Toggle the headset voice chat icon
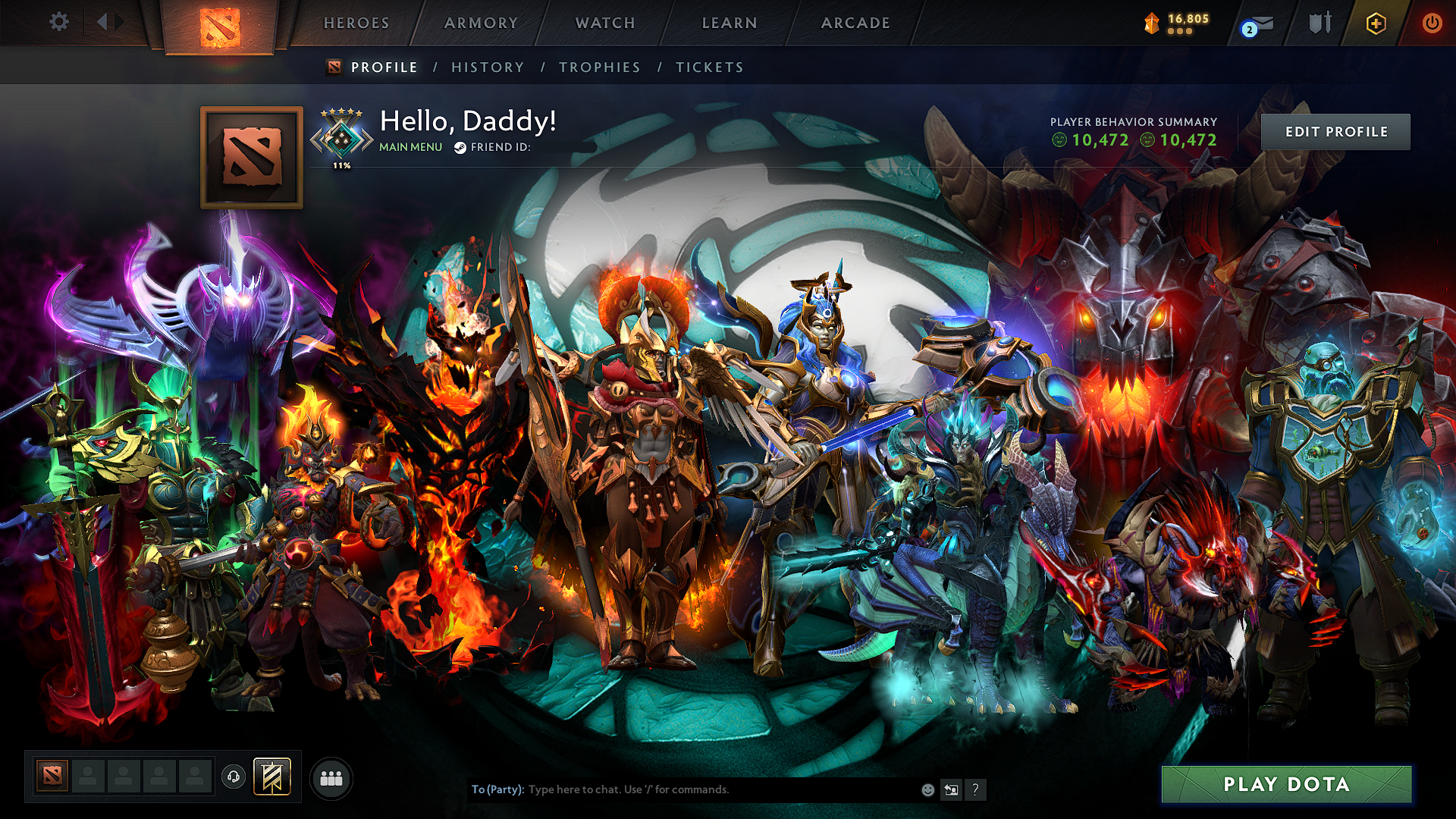 [x=234, y=776]
